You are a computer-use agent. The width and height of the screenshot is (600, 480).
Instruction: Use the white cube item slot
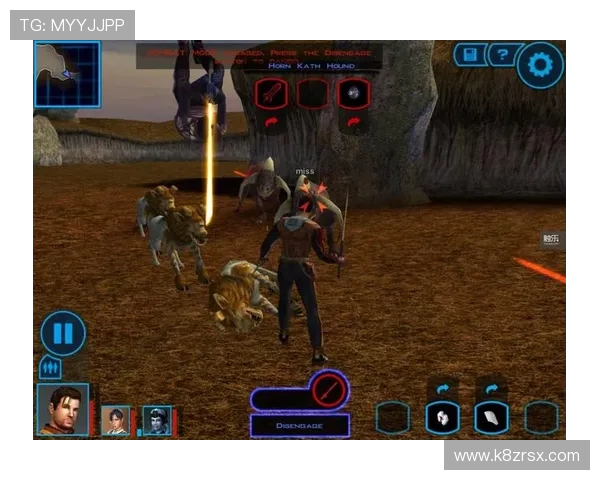(442, 417)
